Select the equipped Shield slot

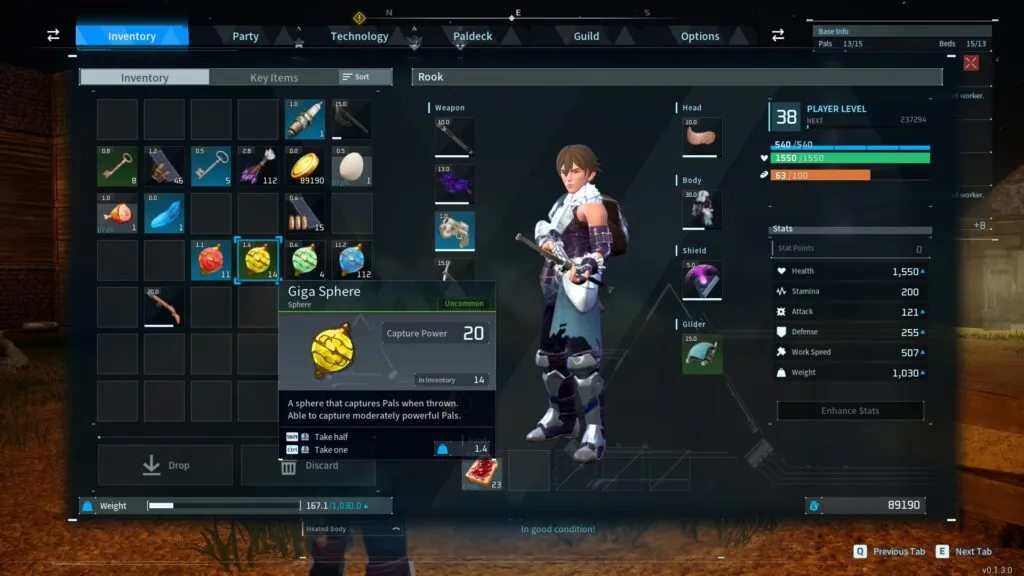pos(702,280)
